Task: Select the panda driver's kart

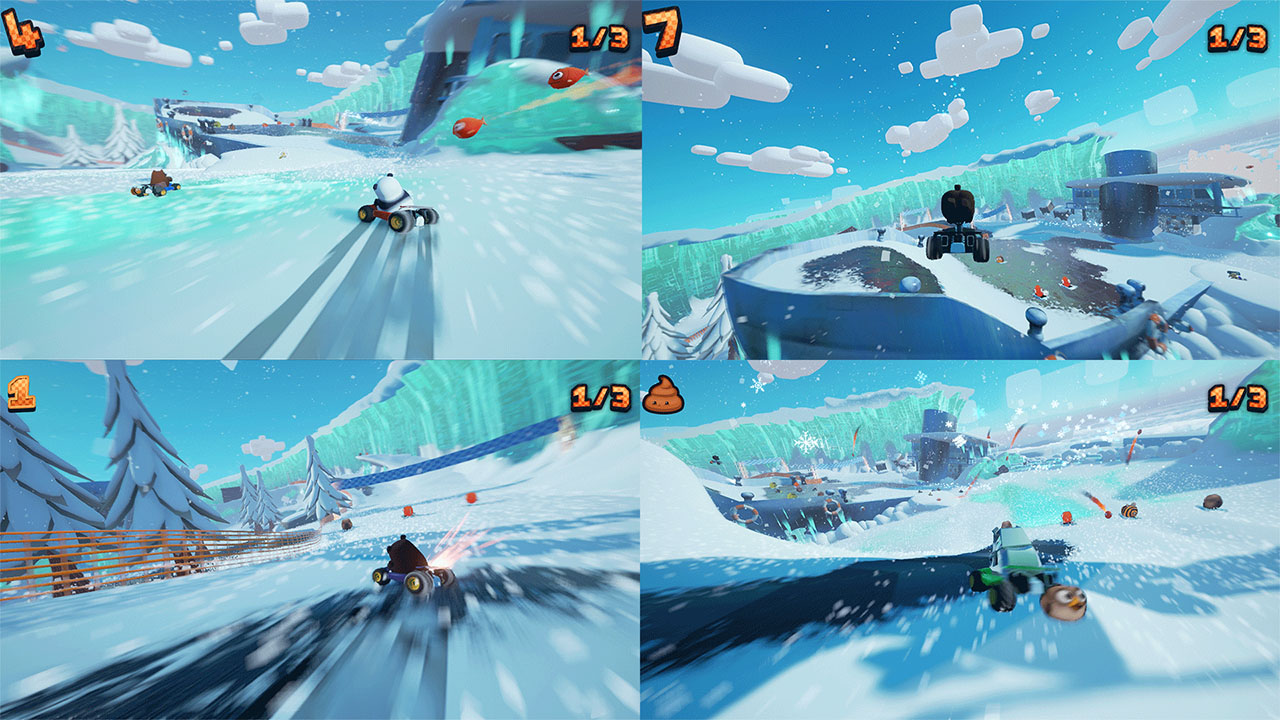Action: (395, 205)
